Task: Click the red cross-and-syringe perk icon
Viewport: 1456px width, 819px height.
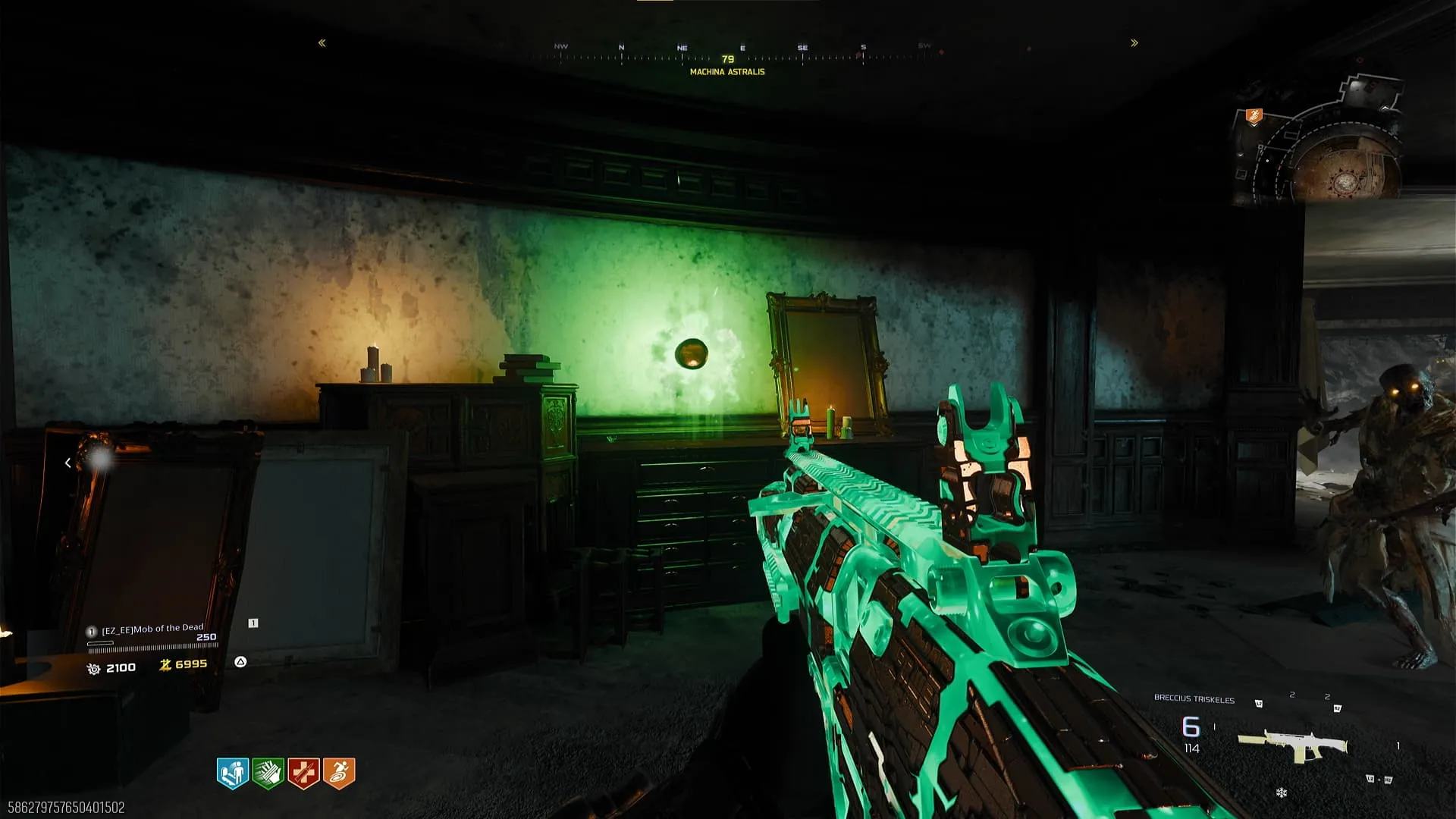Action: coord(303,773)
